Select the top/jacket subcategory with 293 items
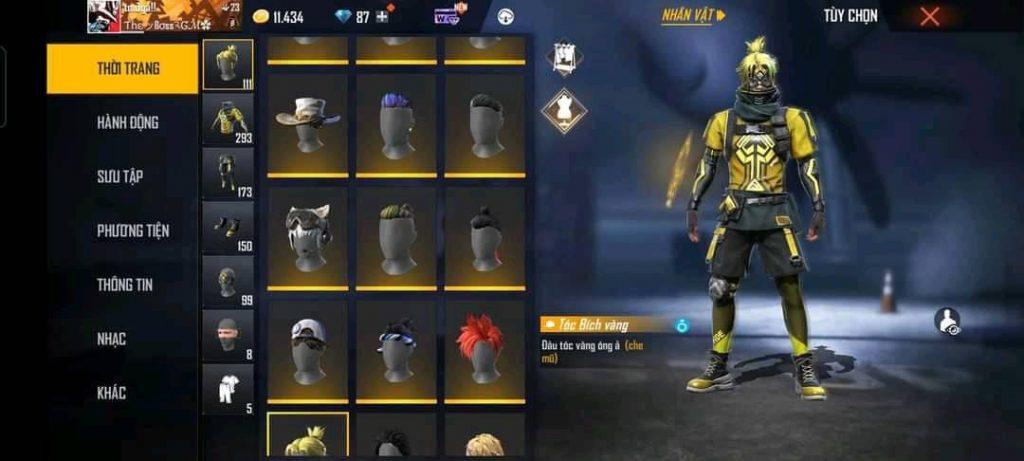 click(228, 119)
